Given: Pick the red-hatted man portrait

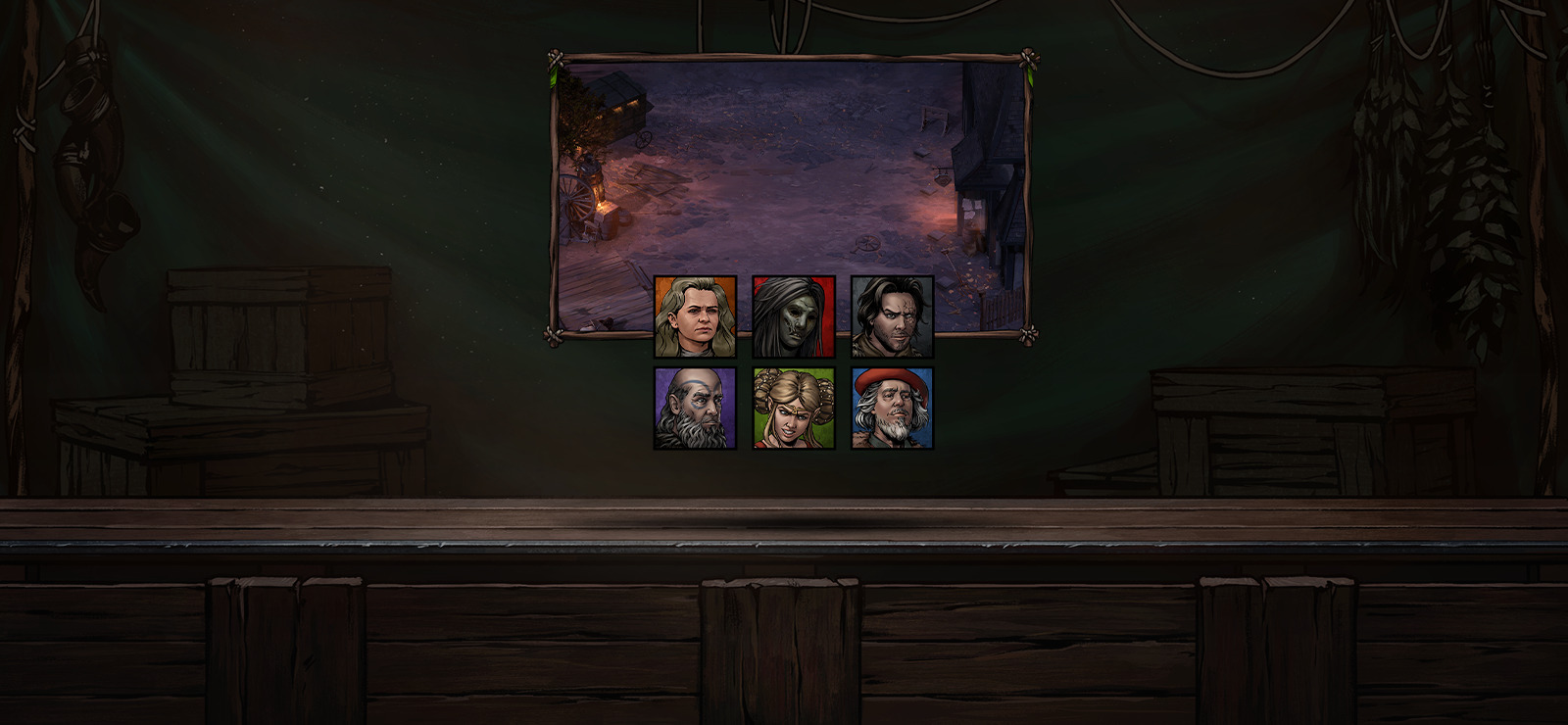Looking at the screenshot, I should (x=892, y=409).
